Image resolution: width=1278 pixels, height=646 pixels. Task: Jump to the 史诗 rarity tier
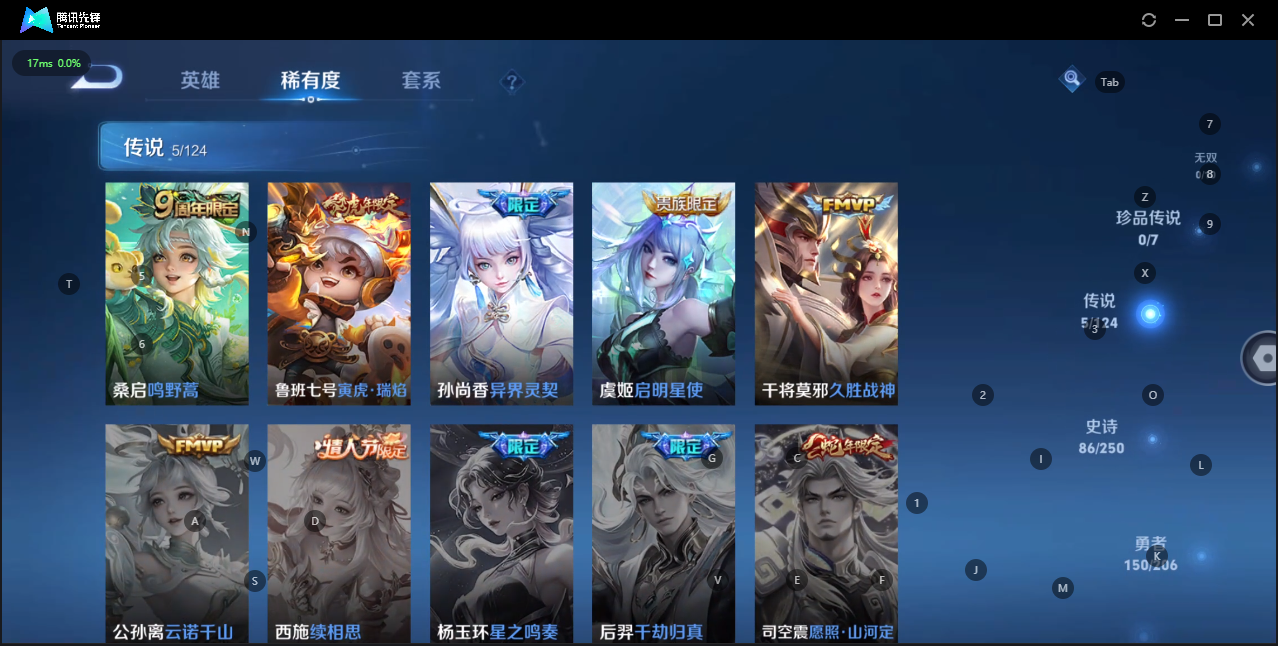click(1101, 436)
